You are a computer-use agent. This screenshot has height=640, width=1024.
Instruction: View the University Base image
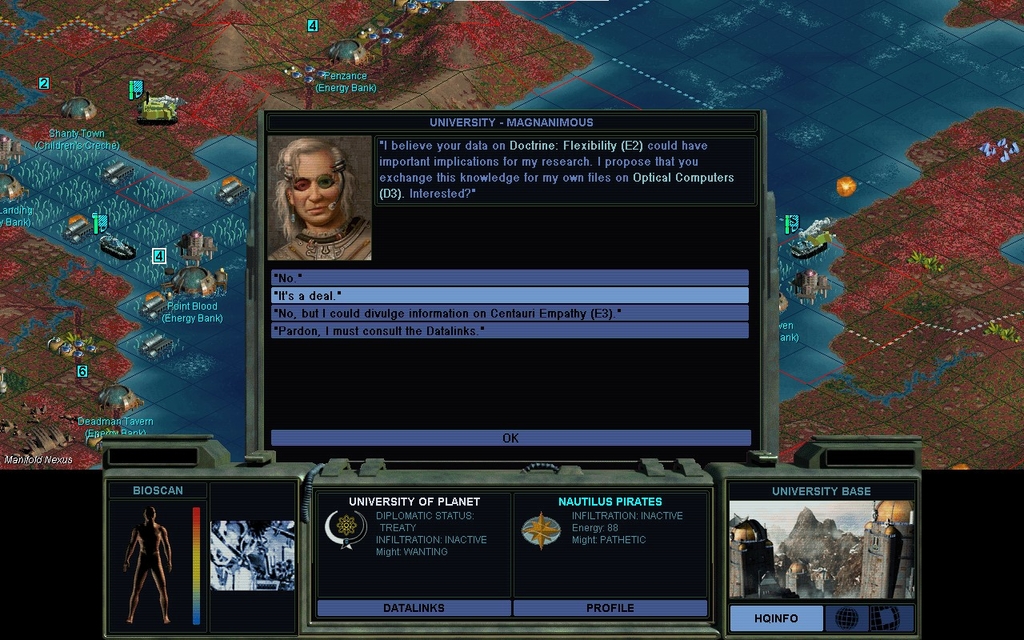pos(821,550)
